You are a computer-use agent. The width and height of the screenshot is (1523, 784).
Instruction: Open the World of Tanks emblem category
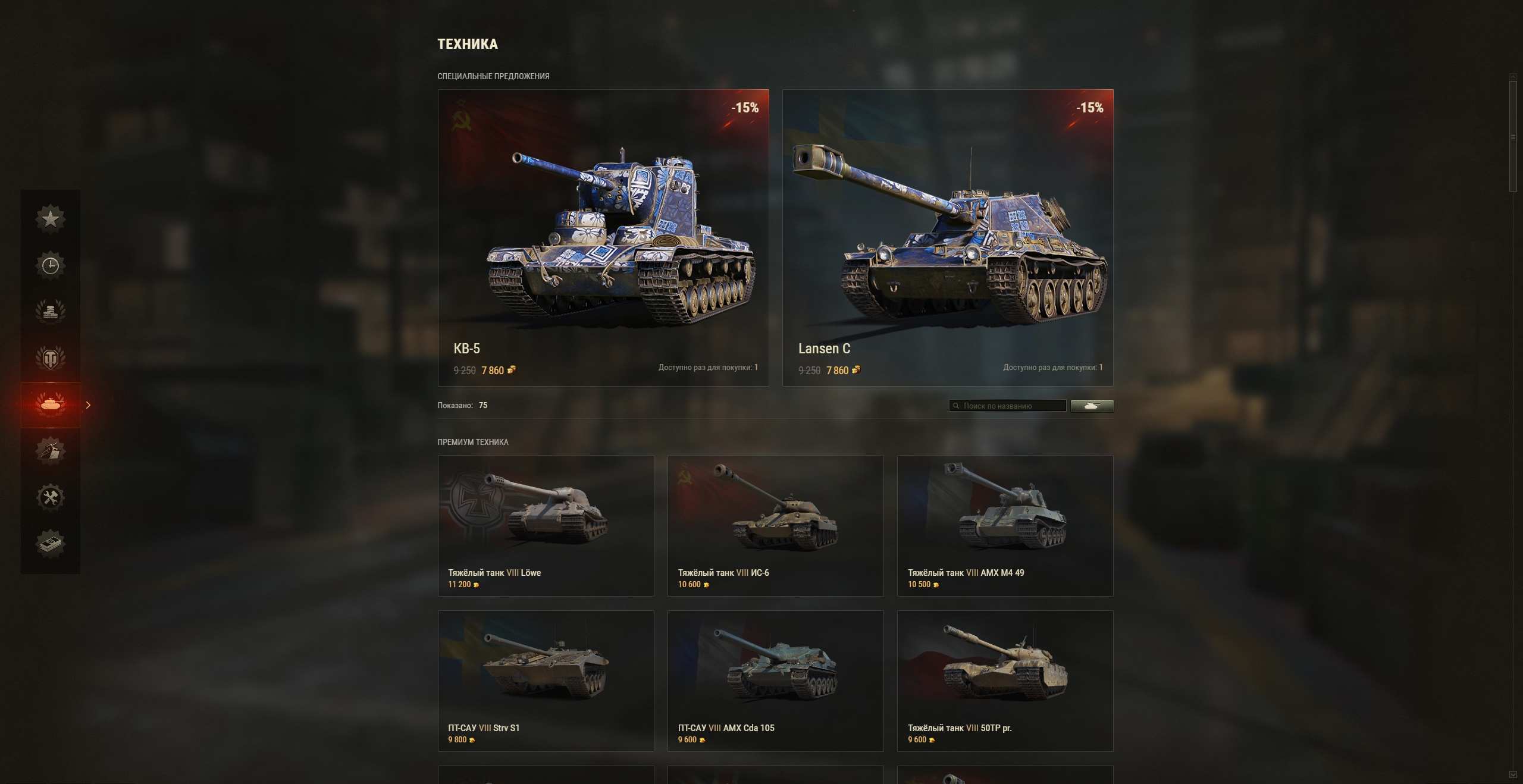pos(51,358)
